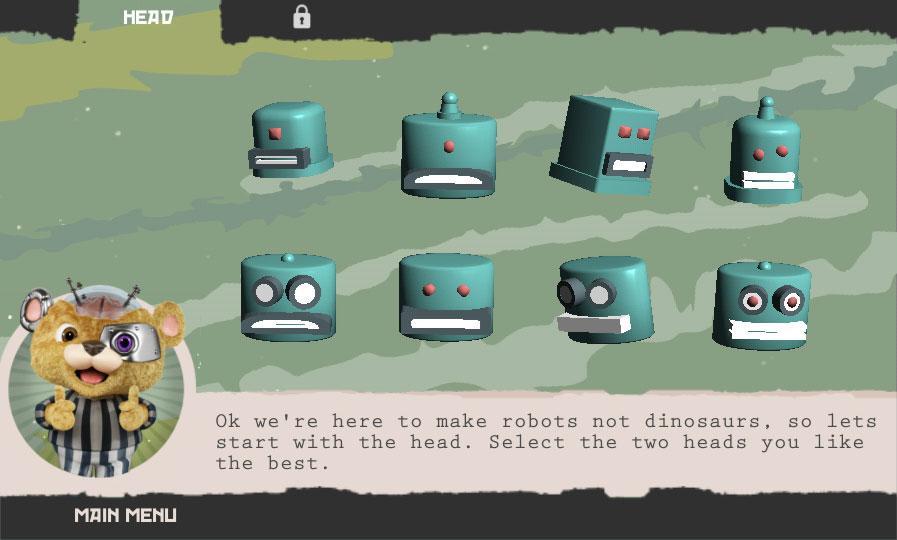897x540 pixels.
Task: Select the tilted cube-shaped robot head
Action: click(605, 145)
